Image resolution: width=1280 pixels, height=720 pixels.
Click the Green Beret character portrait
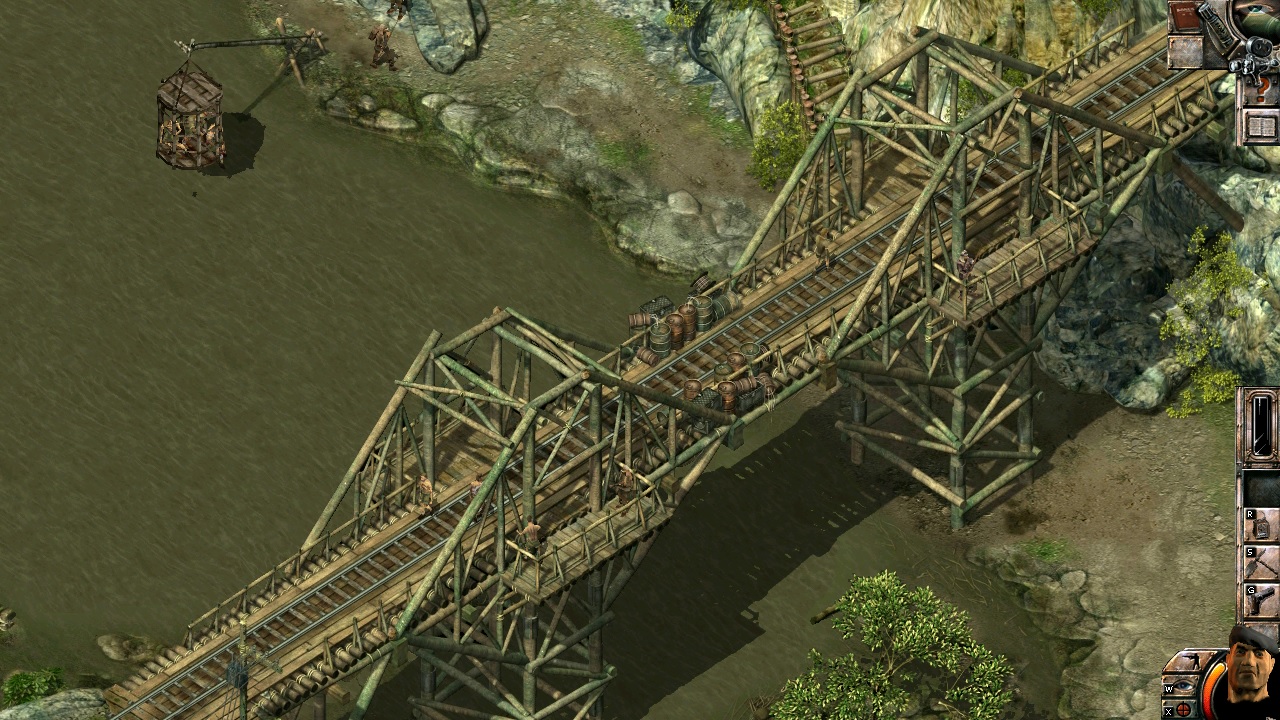[1250, 674]
